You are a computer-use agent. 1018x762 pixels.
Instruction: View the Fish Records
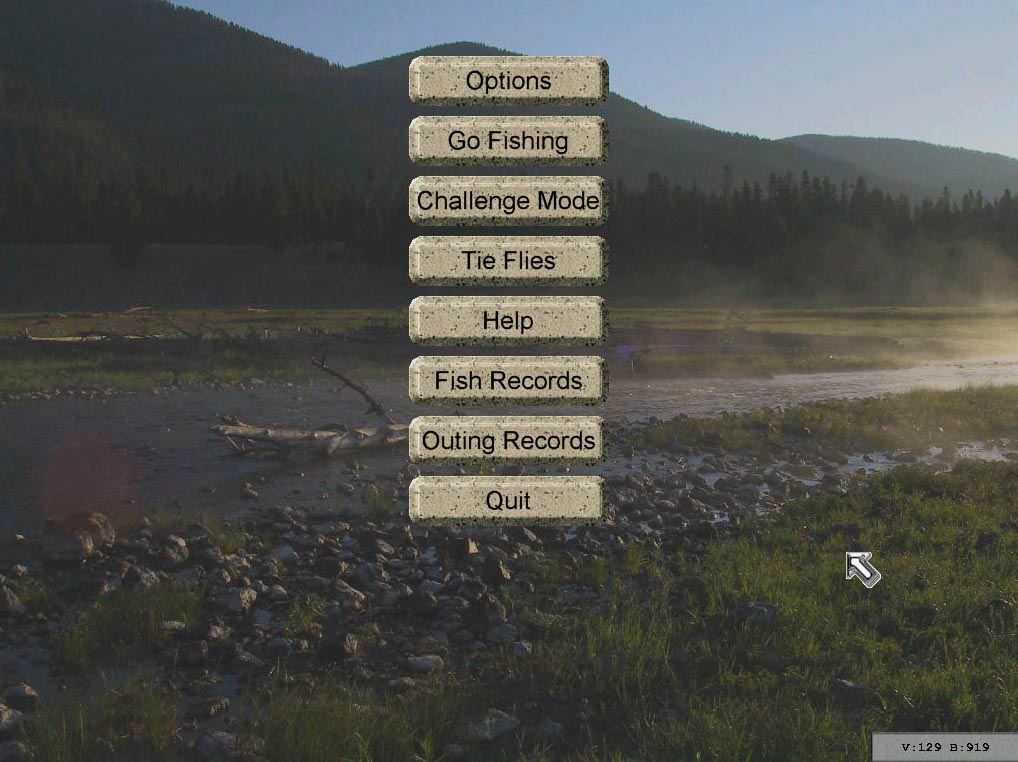pyautogui.click(x=508, y=381)
